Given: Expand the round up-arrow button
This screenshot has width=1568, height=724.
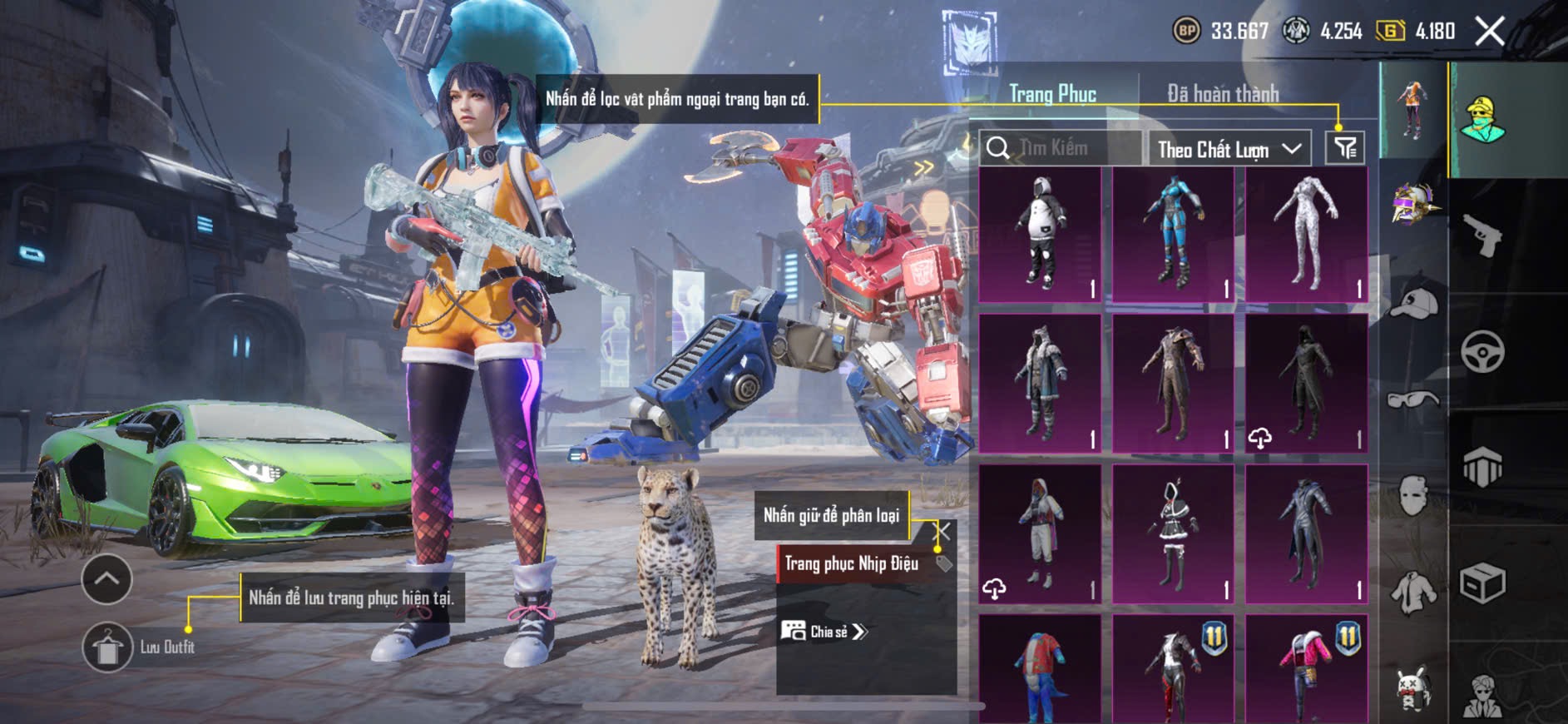Looking at the screenshot, I should pyautogui.click(x=106, y=579).
